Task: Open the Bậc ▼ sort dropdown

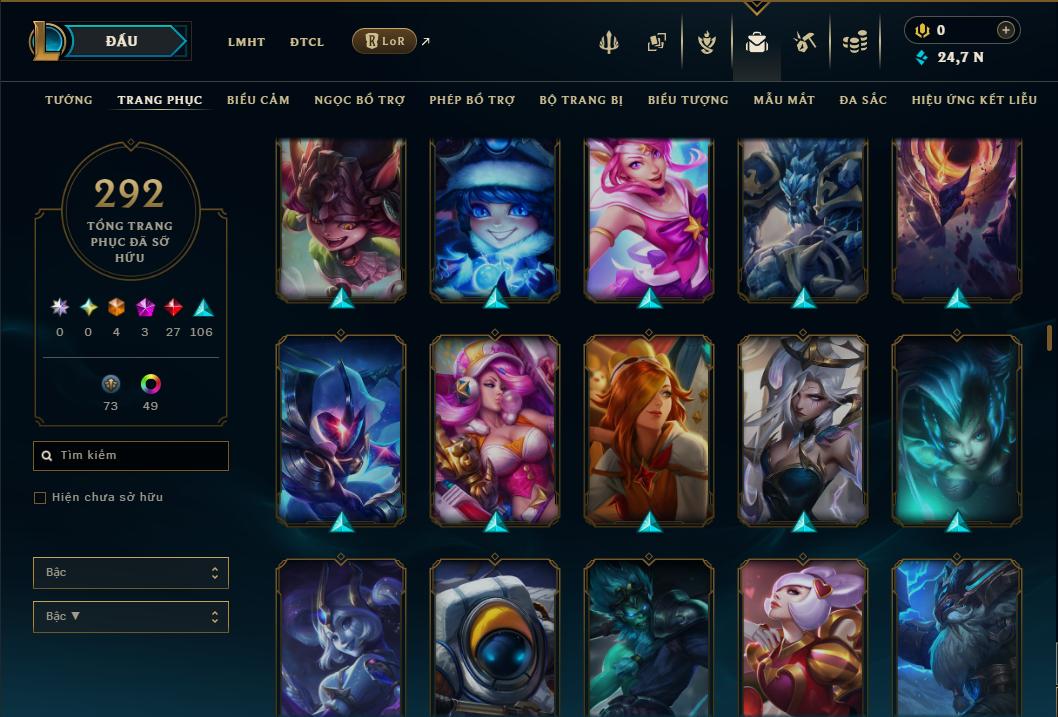Action: click(x=131, y=616)
